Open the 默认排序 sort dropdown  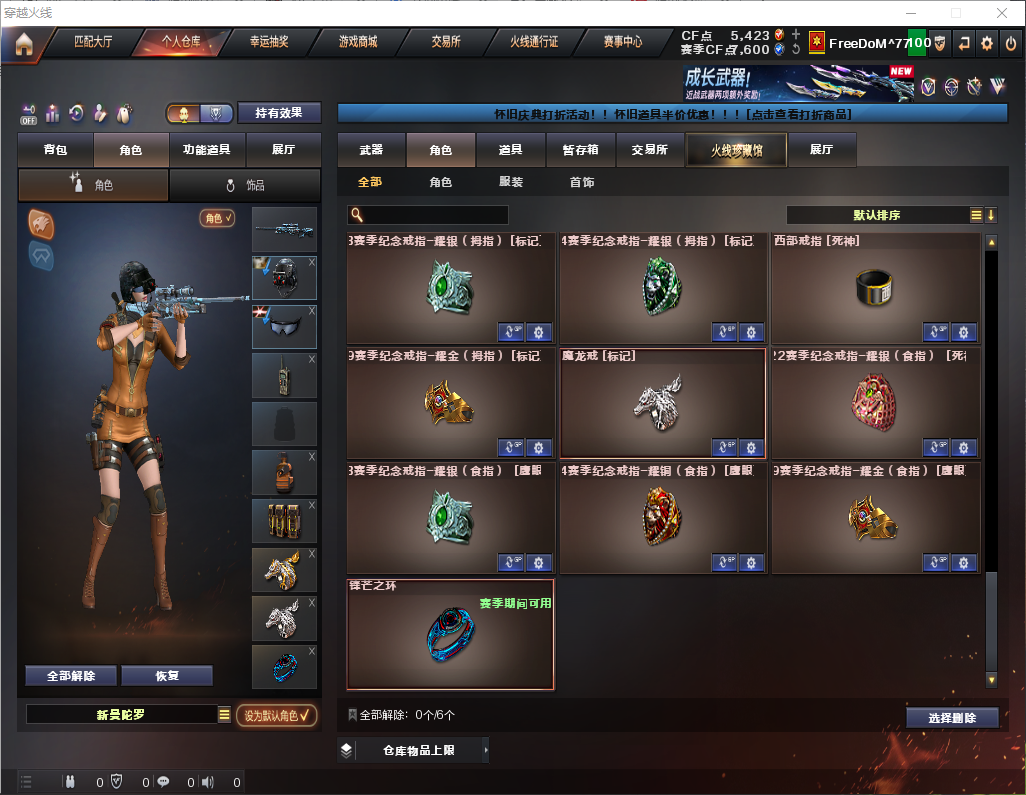[876, 215]
